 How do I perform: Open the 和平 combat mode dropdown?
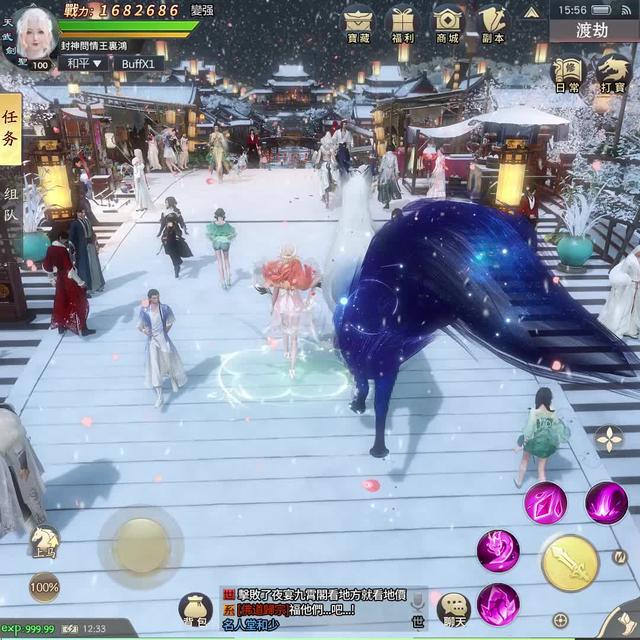[x=84, y=63]
